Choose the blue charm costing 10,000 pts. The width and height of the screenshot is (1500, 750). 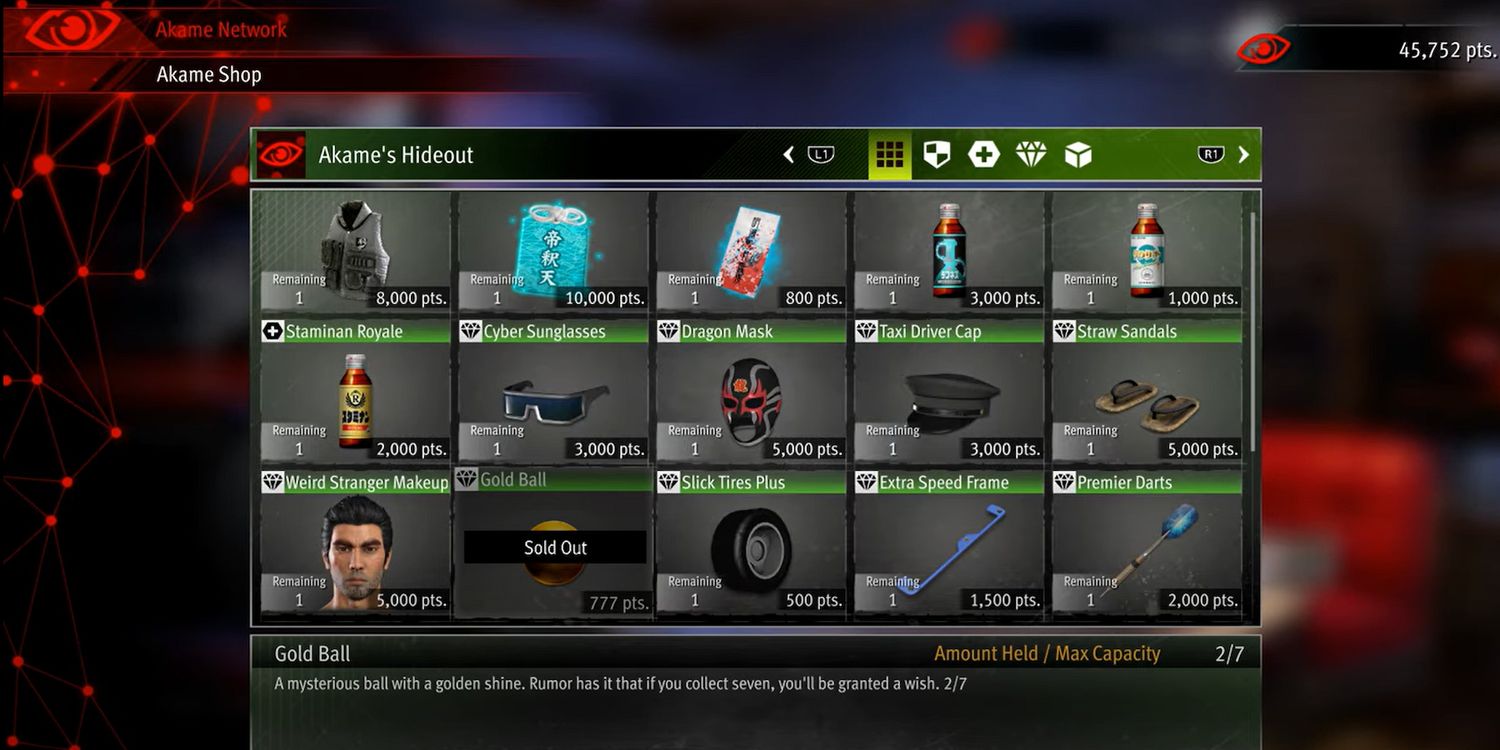(x=553, y=252)
